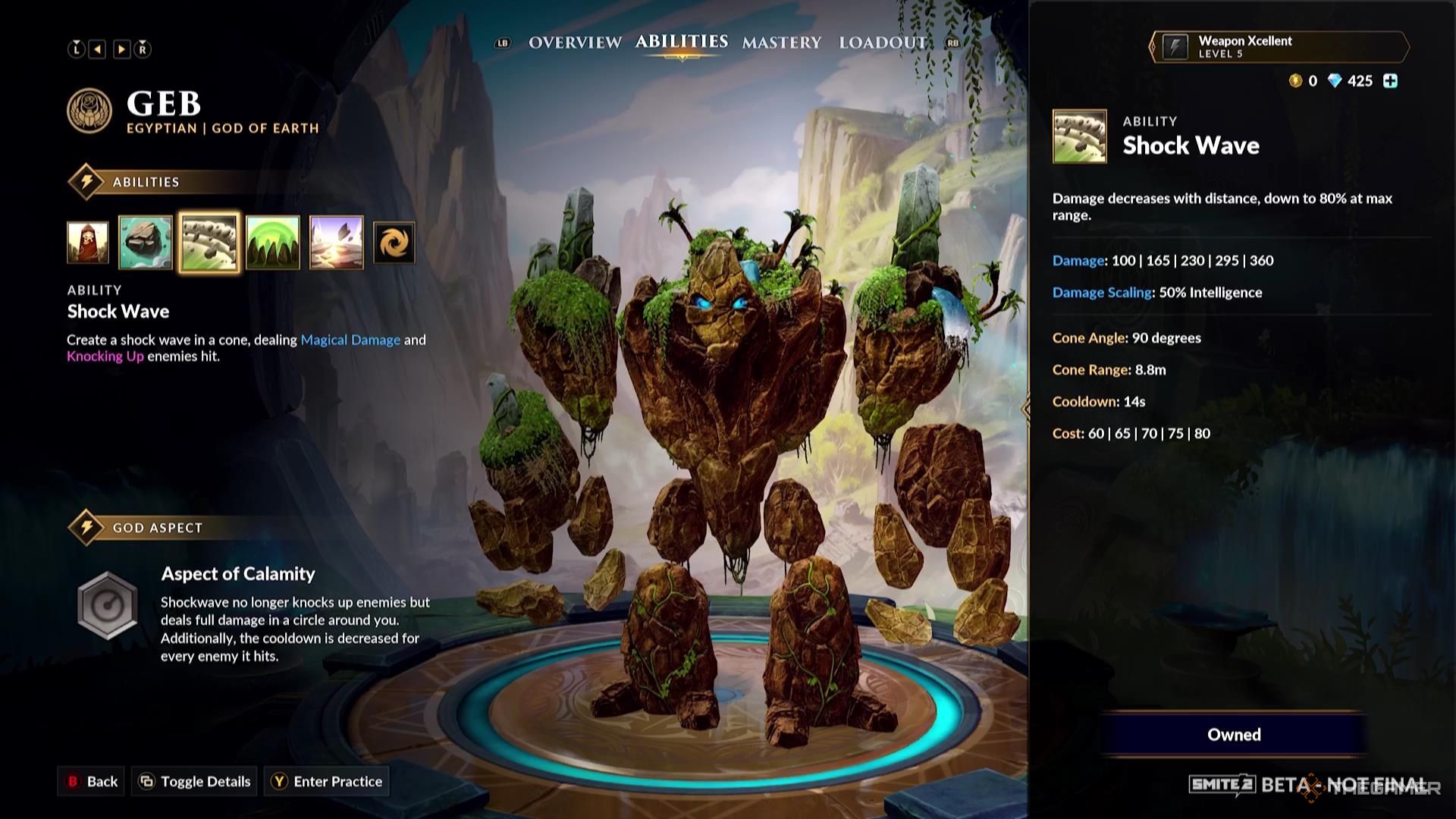Click the dark swirl ability slot icon
This screenshot has height=819, width=1456.
pyautogui.click(x=393, y=241)
